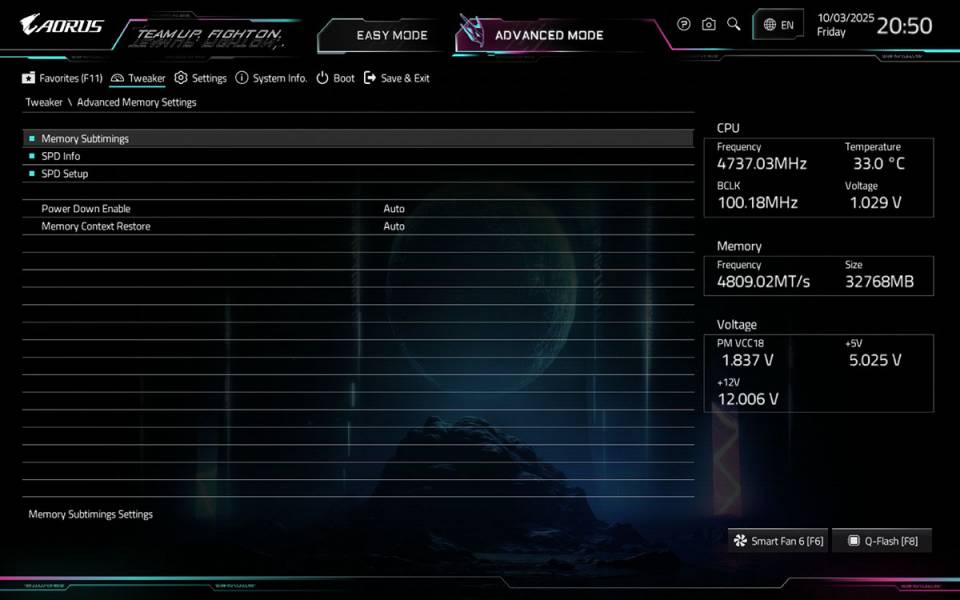Click the camera screenshot icon
960x600 pixels.
click(x=709, y=24)
